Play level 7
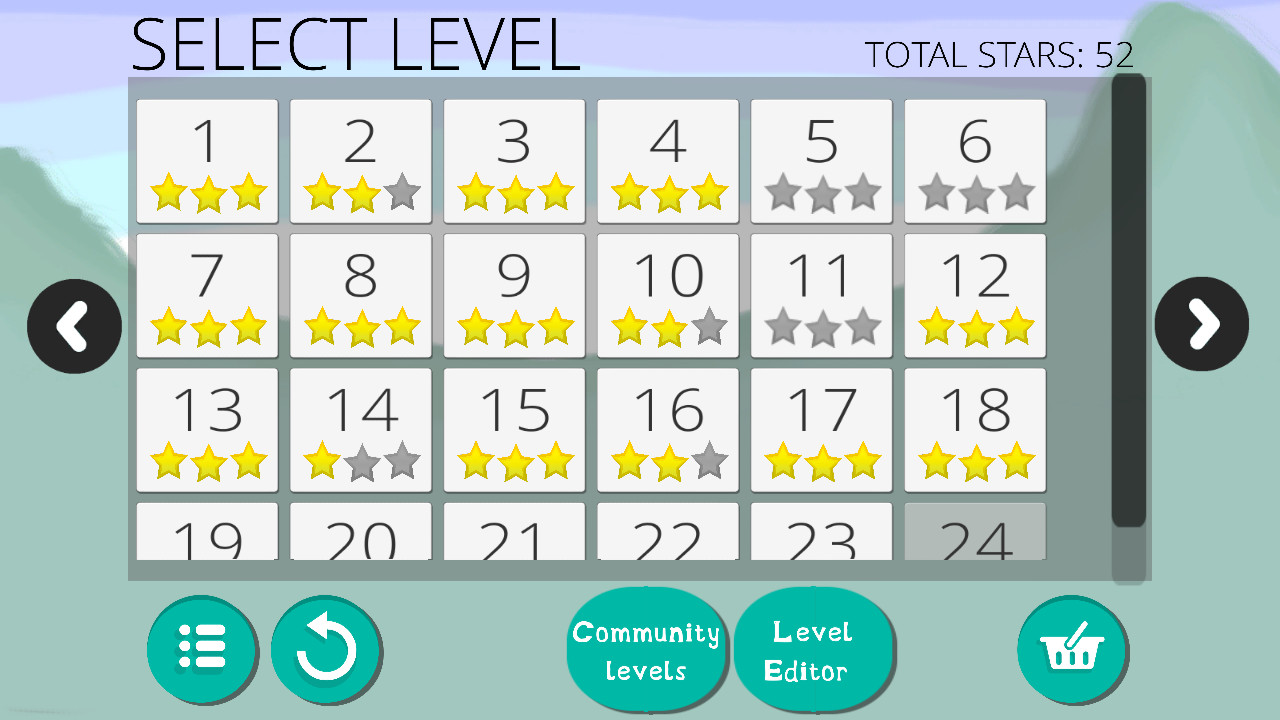 [206, 295]
